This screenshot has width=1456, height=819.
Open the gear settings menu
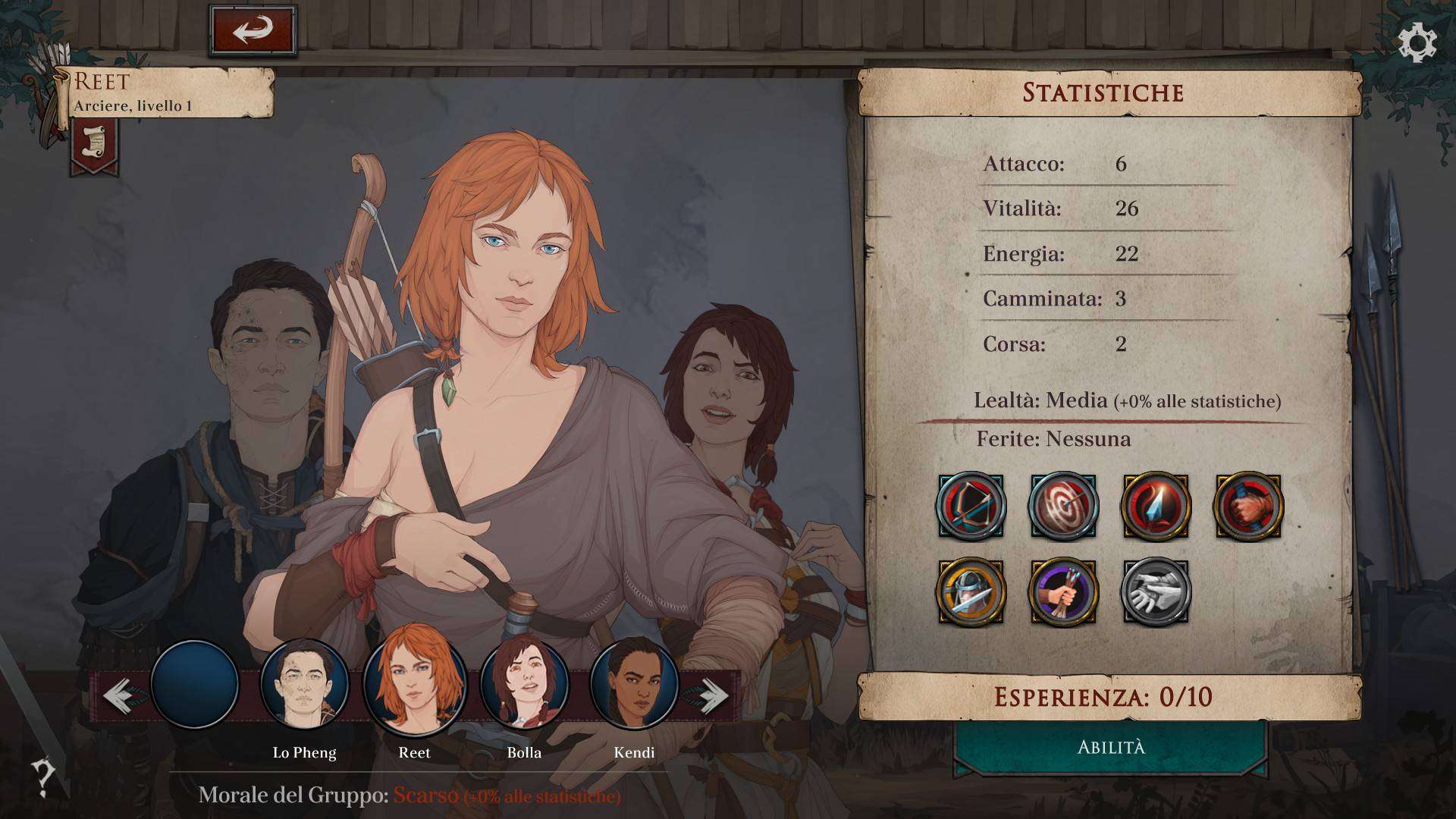click(x=1417, y=43)
